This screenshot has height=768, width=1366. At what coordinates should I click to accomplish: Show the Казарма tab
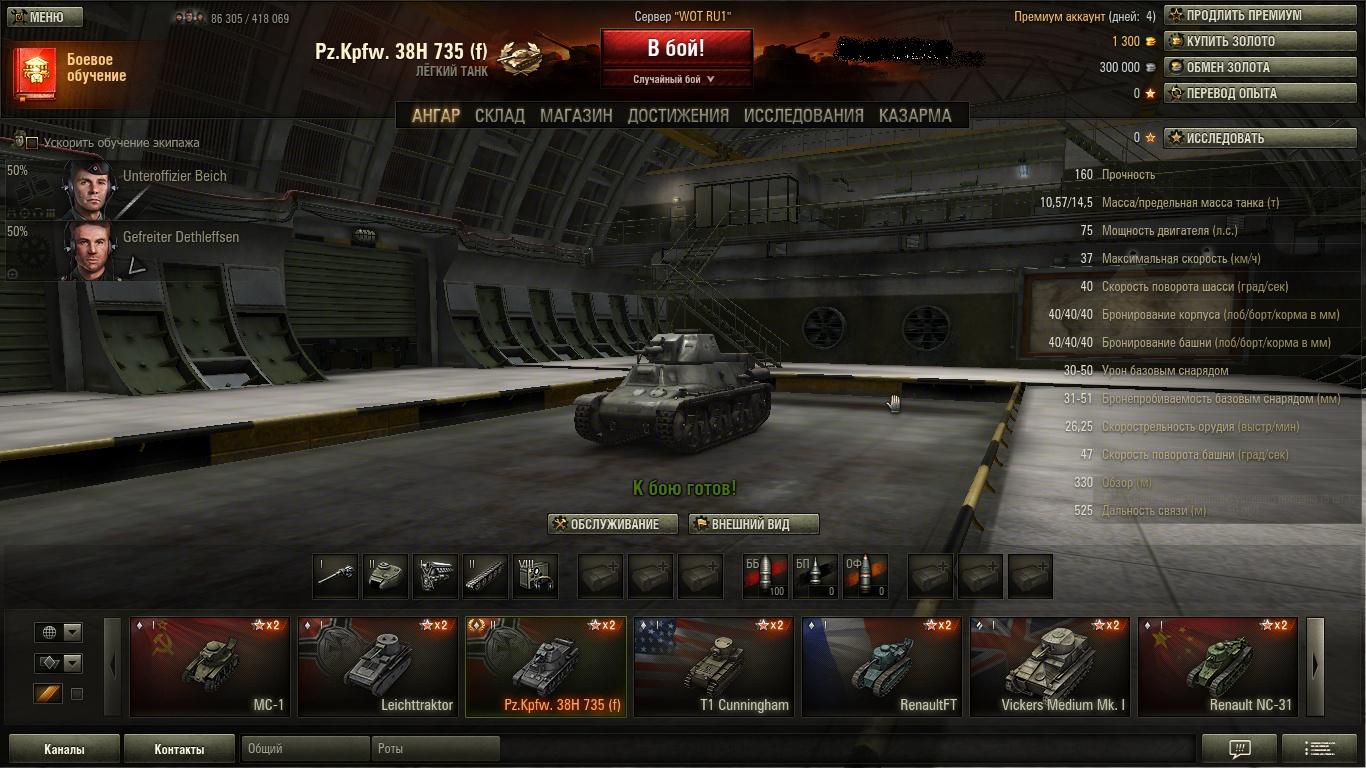pos(915,115)
